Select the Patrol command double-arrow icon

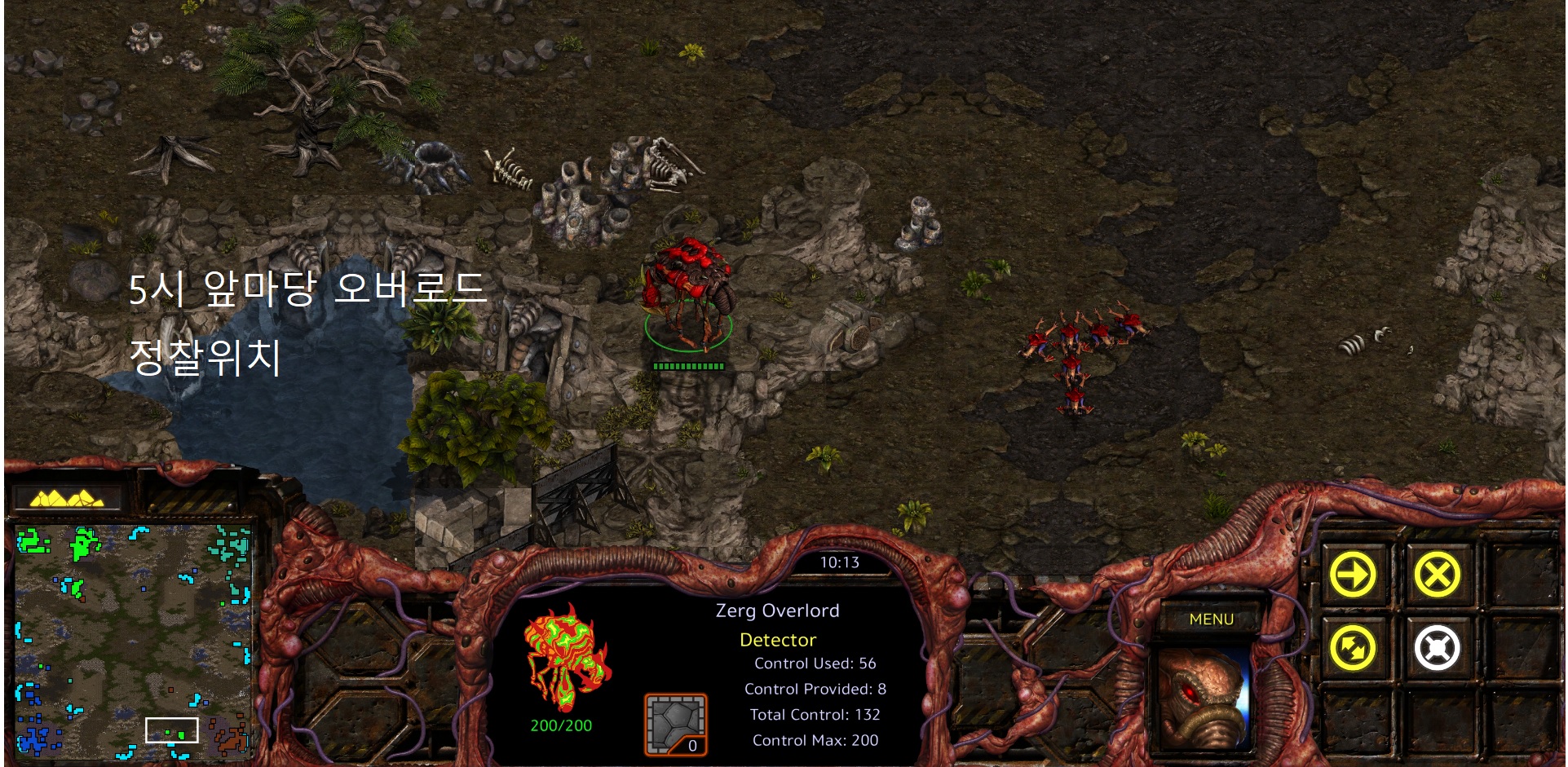(1353, 649)
